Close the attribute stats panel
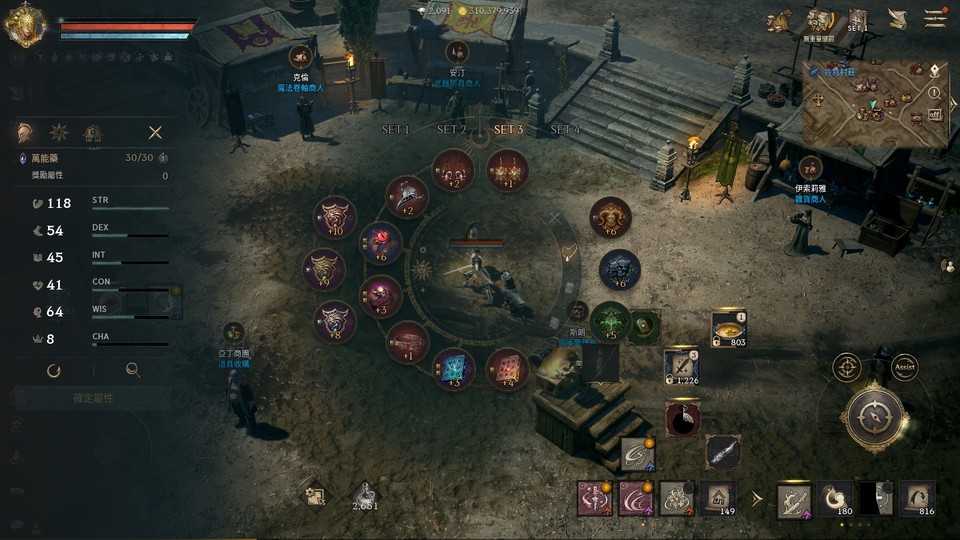960x540 pixels. pos(155,132)
